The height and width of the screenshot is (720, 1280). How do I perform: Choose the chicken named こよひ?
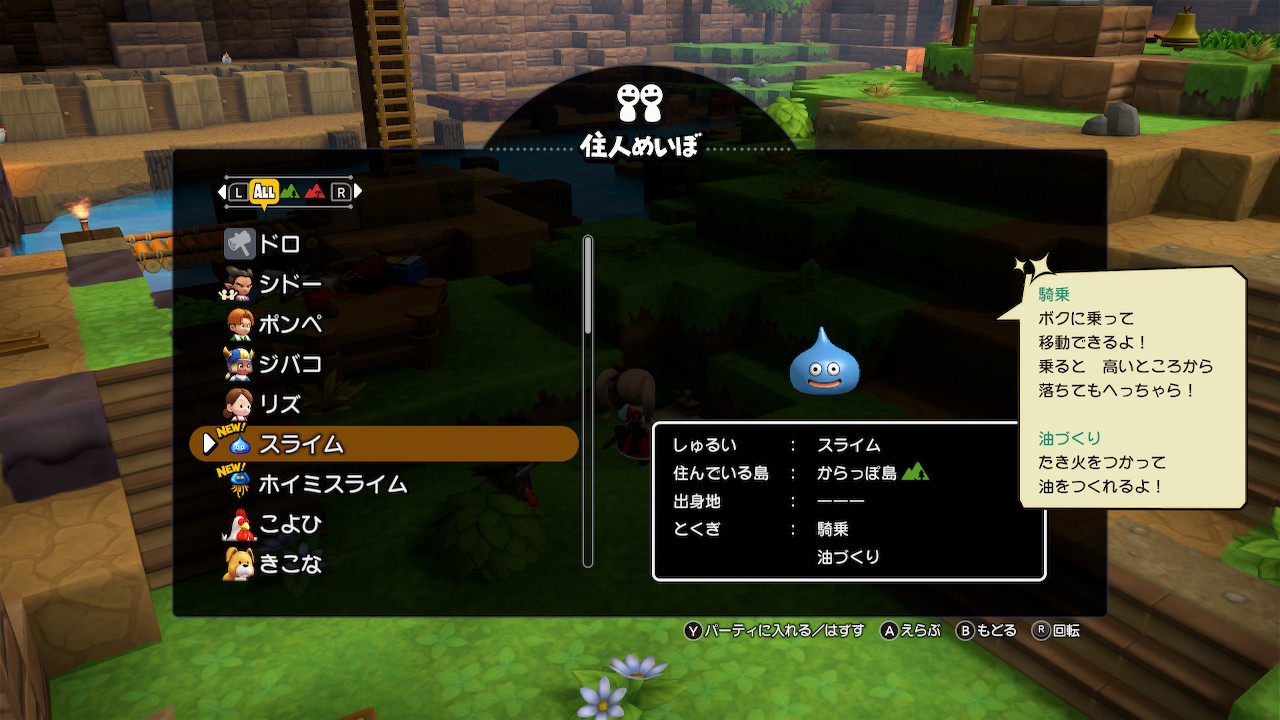pyautogui.click(x=290, y=524)
